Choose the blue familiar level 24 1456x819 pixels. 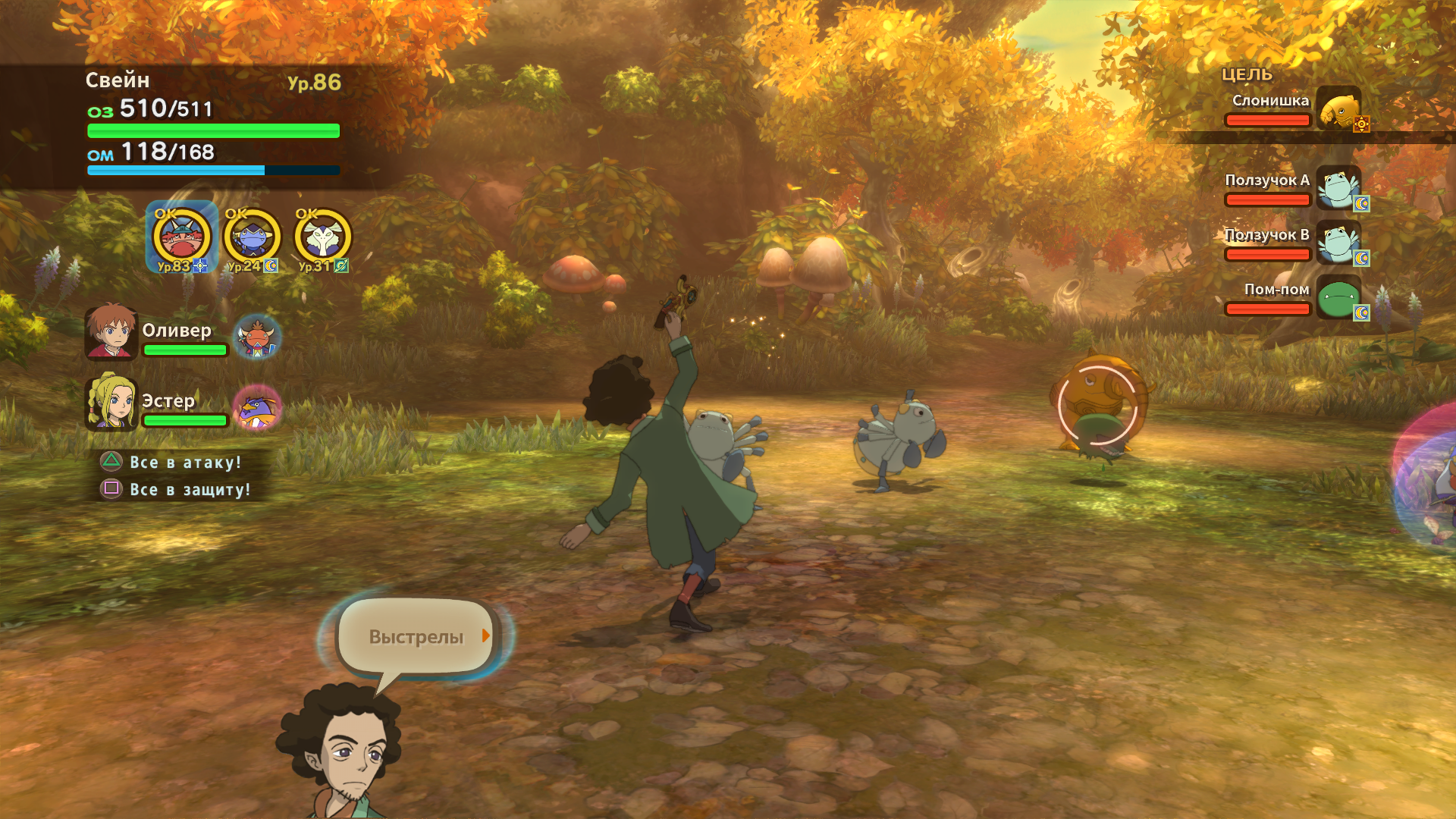click(x=252, y=237)
